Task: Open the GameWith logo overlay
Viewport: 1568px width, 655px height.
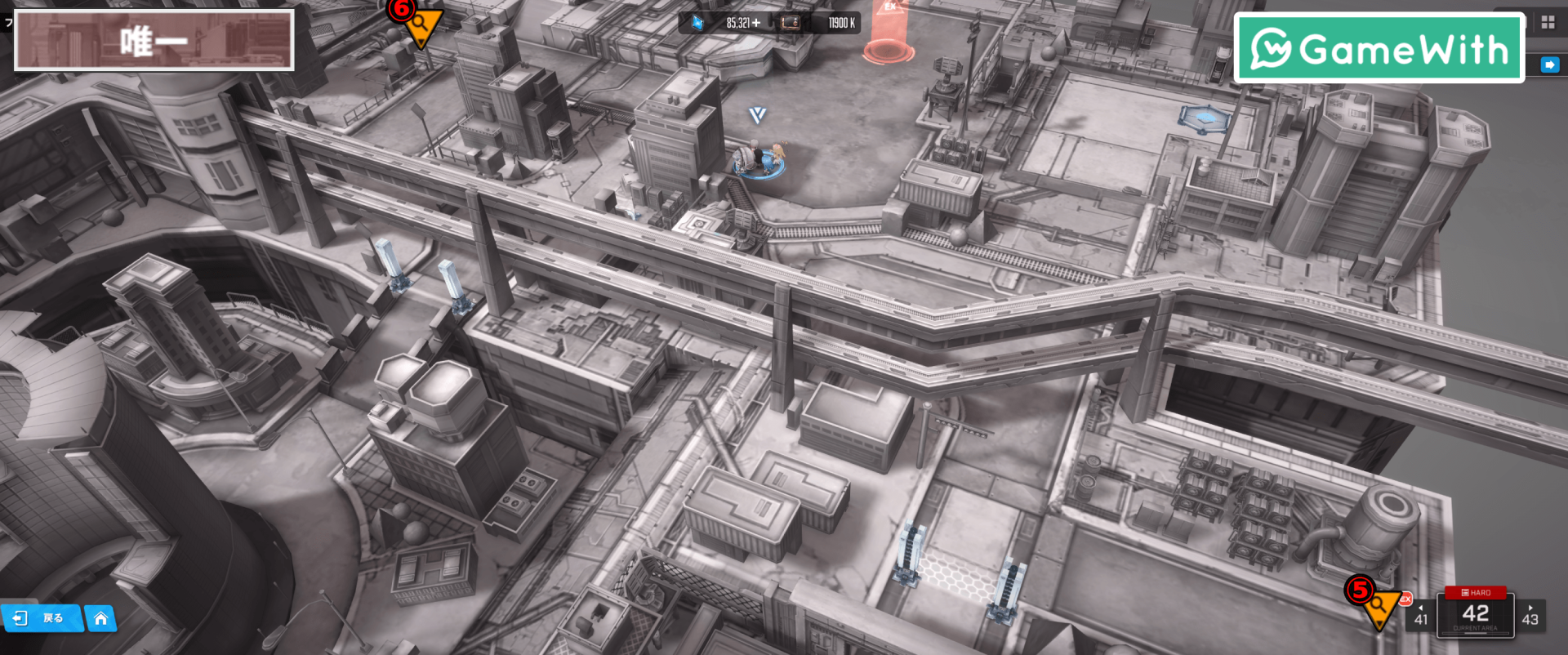Action: coord(1379,49)
